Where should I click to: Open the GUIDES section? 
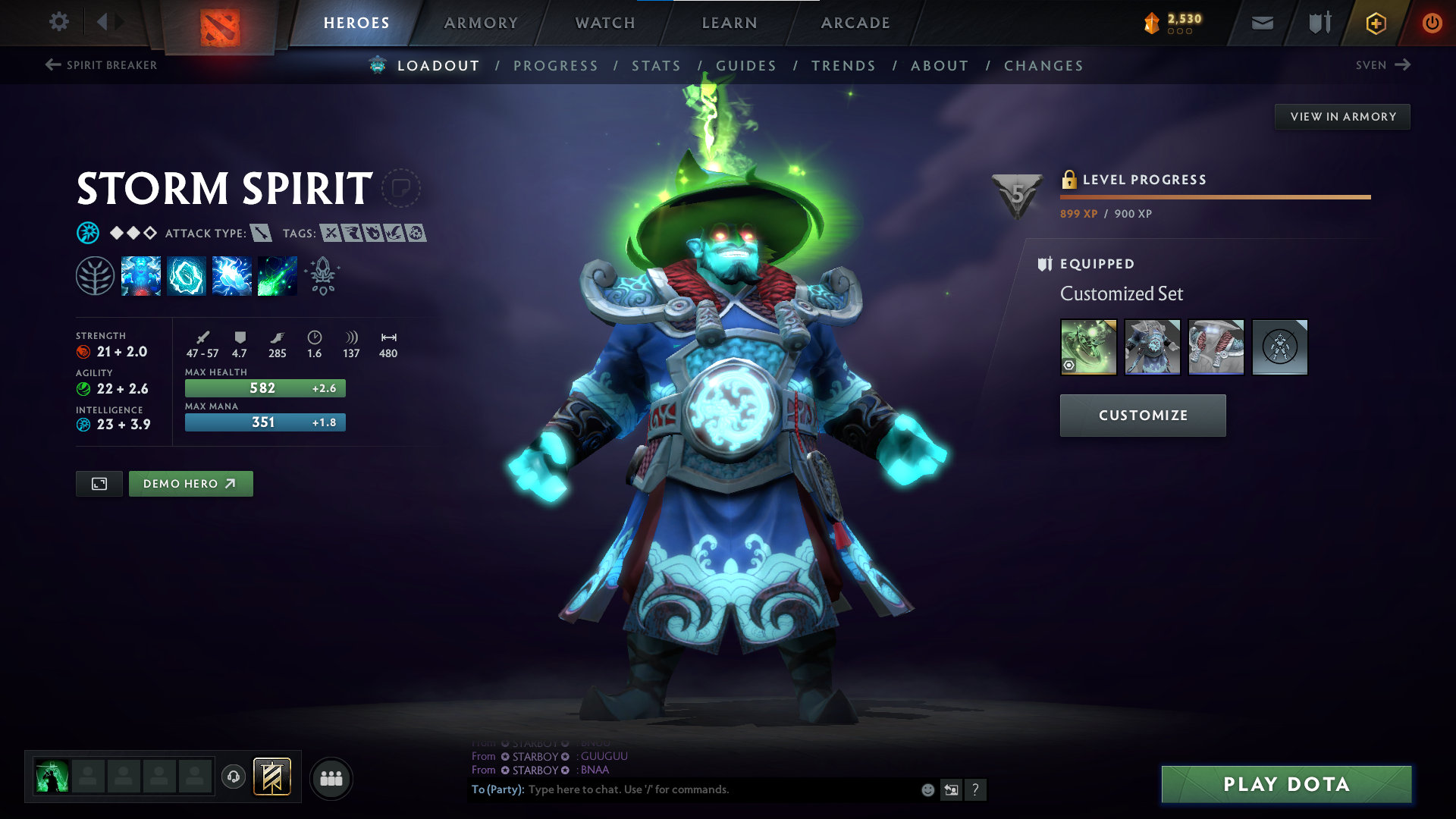point(746,66)
